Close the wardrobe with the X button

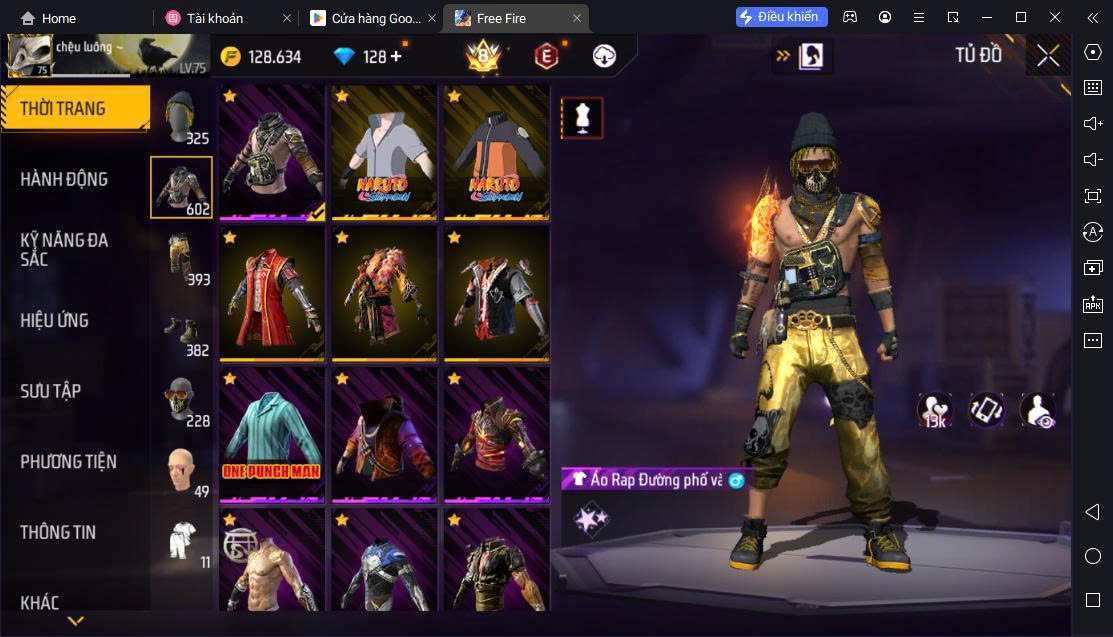coord(1047,56)
